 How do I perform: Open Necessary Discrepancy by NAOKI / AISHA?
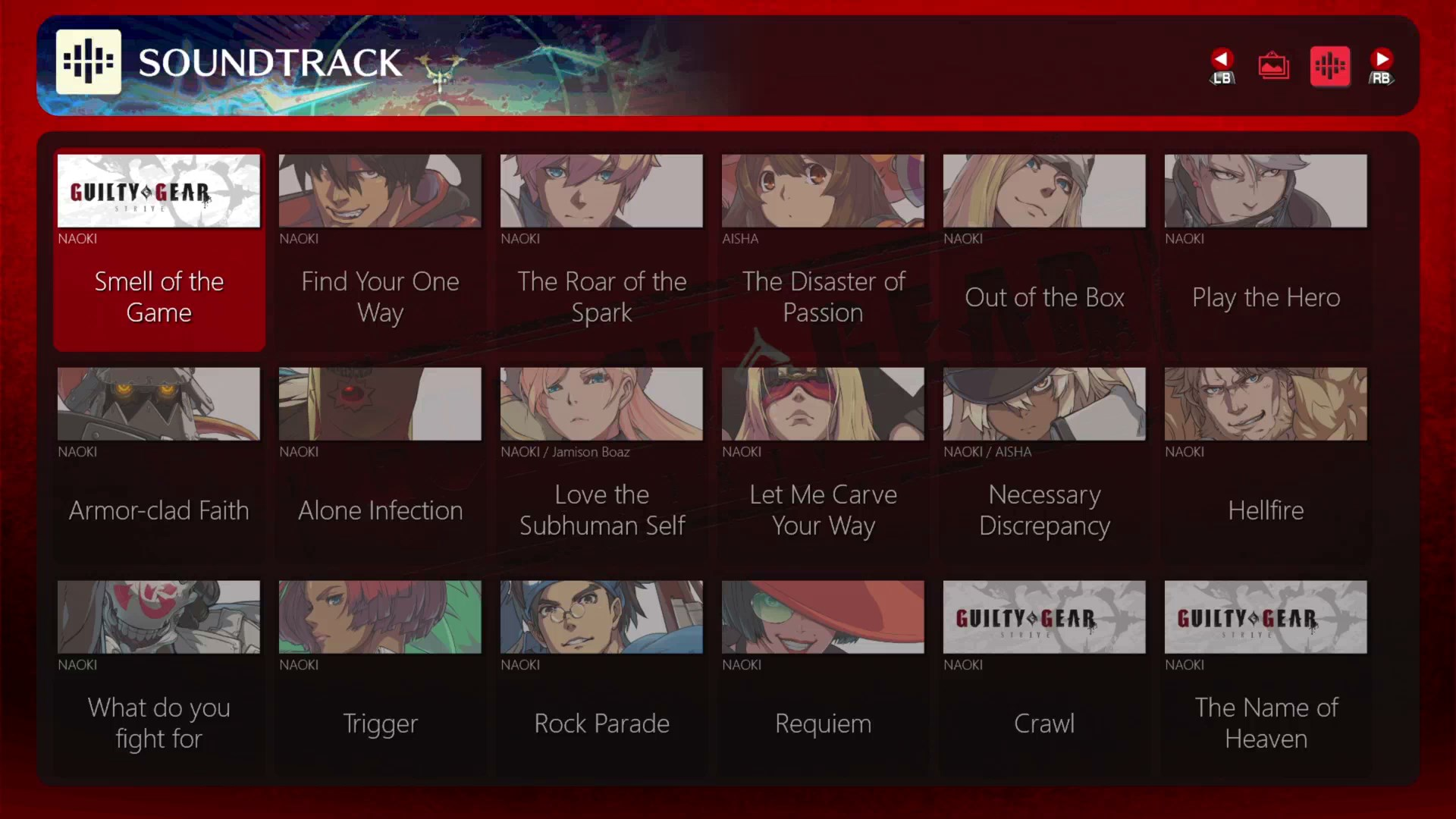1044,463
